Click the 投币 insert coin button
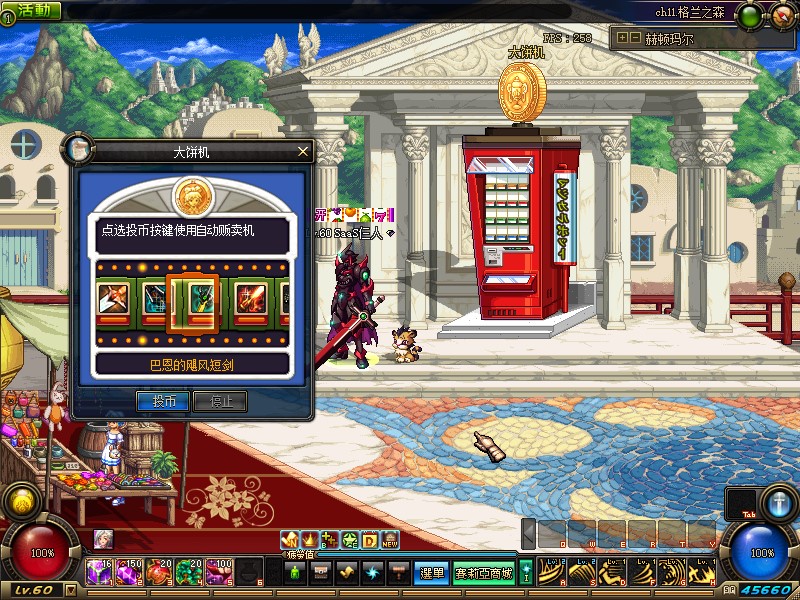The image size is (800, 600). (162, 401)
